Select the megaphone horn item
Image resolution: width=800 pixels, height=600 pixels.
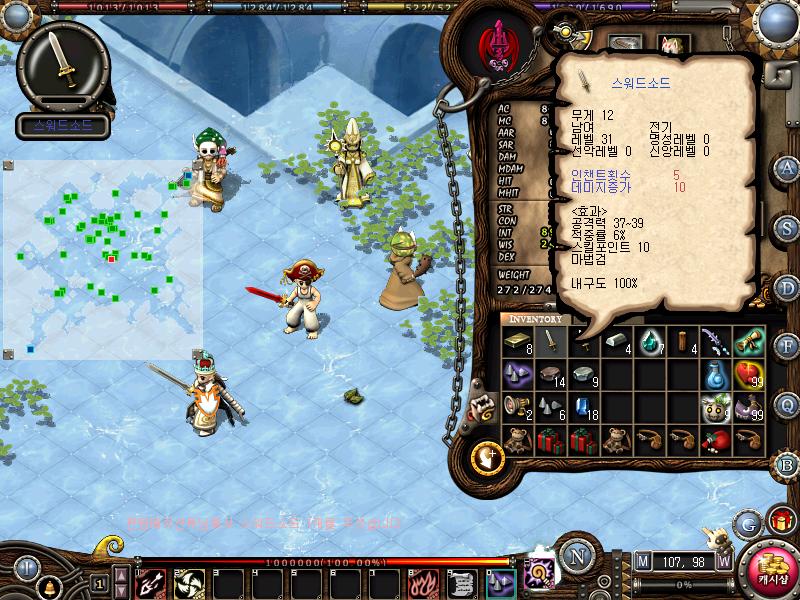pyautogui.click(x=517, y=406)
